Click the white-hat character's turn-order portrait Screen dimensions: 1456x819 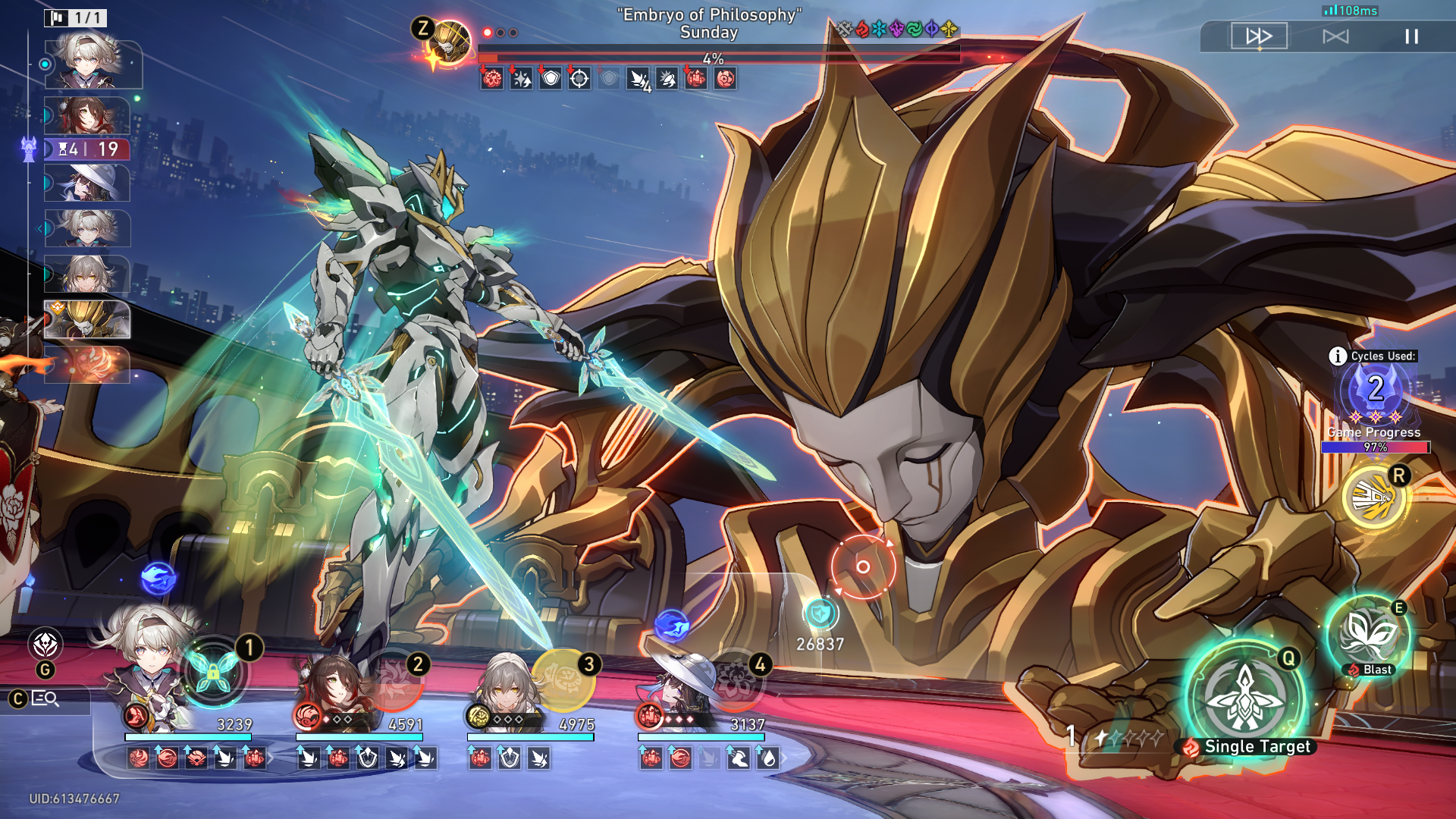[87, 183]
